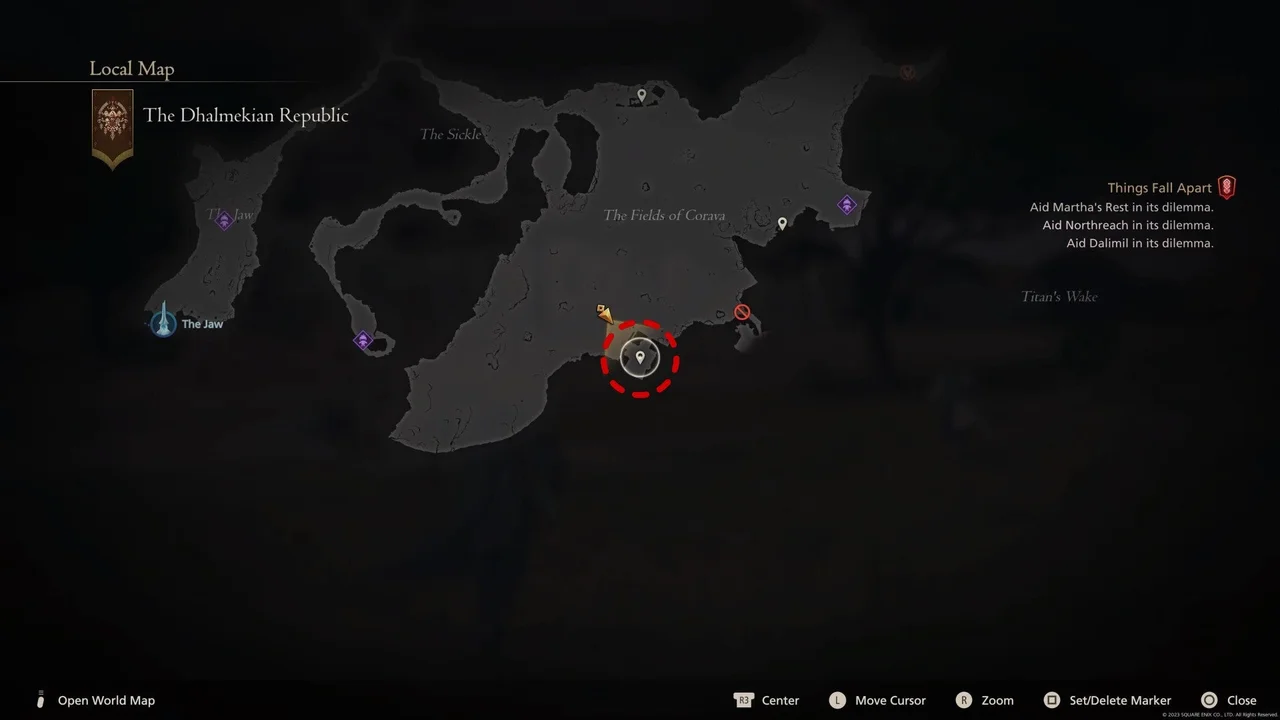Screen dimensions: 1280x720
Task: Select the orange flag marker near the objective
Action: click(x=602, y=312)
